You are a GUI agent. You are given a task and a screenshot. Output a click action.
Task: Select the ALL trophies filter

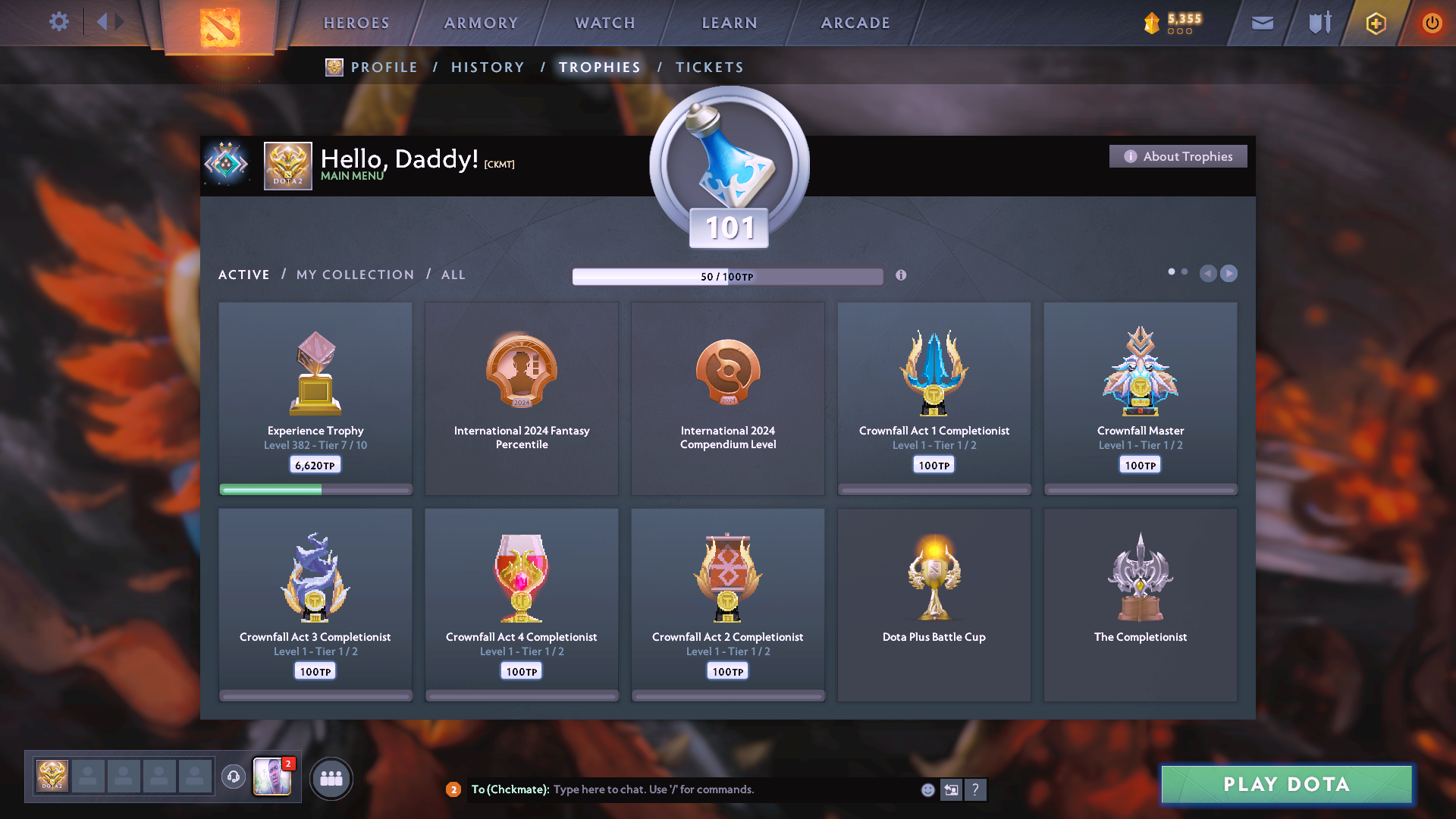point(453,275)
